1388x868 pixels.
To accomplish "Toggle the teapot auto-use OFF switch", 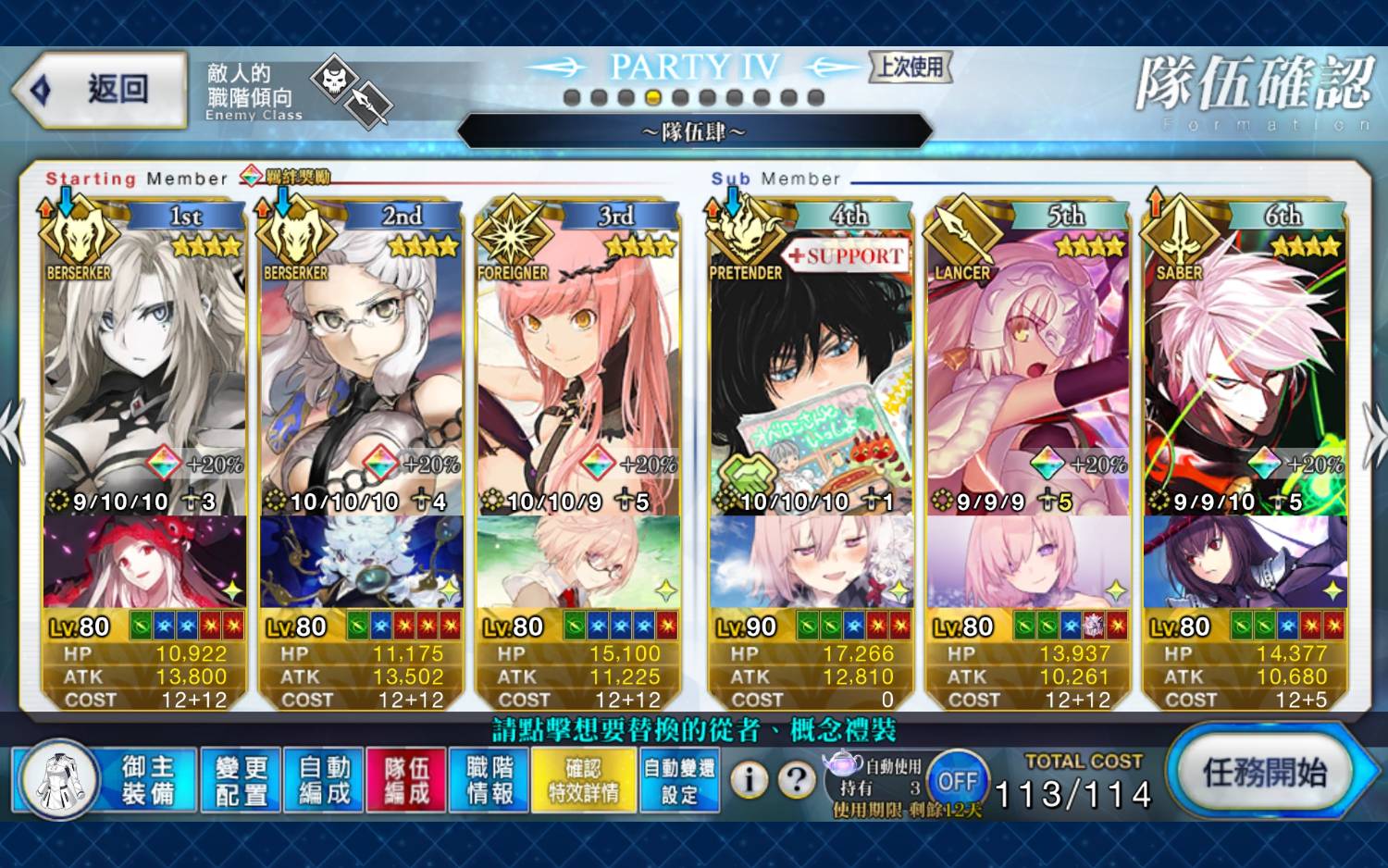I will (x=957, y=781).
